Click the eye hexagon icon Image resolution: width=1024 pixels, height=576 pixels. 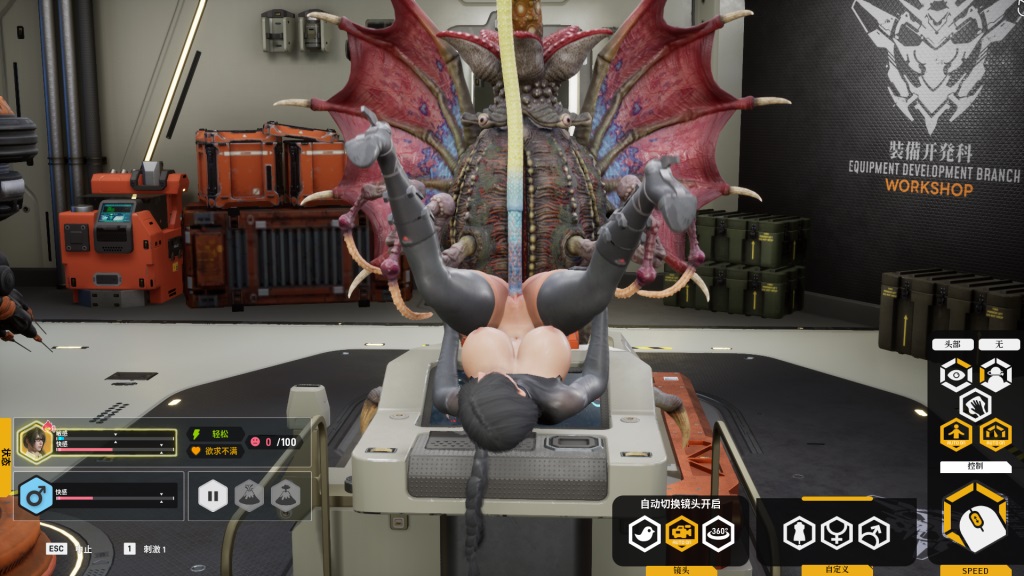click(x=956, y=374)
